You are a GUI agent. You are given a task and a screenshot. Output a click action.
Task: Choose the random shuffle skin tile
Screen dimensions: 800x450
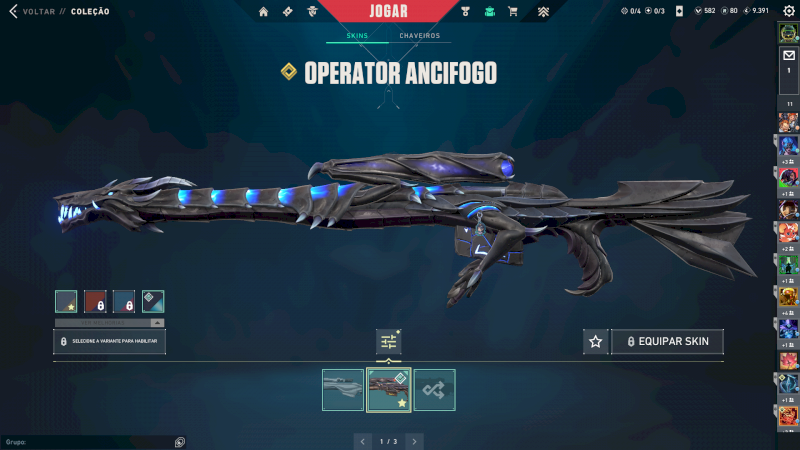435,390
